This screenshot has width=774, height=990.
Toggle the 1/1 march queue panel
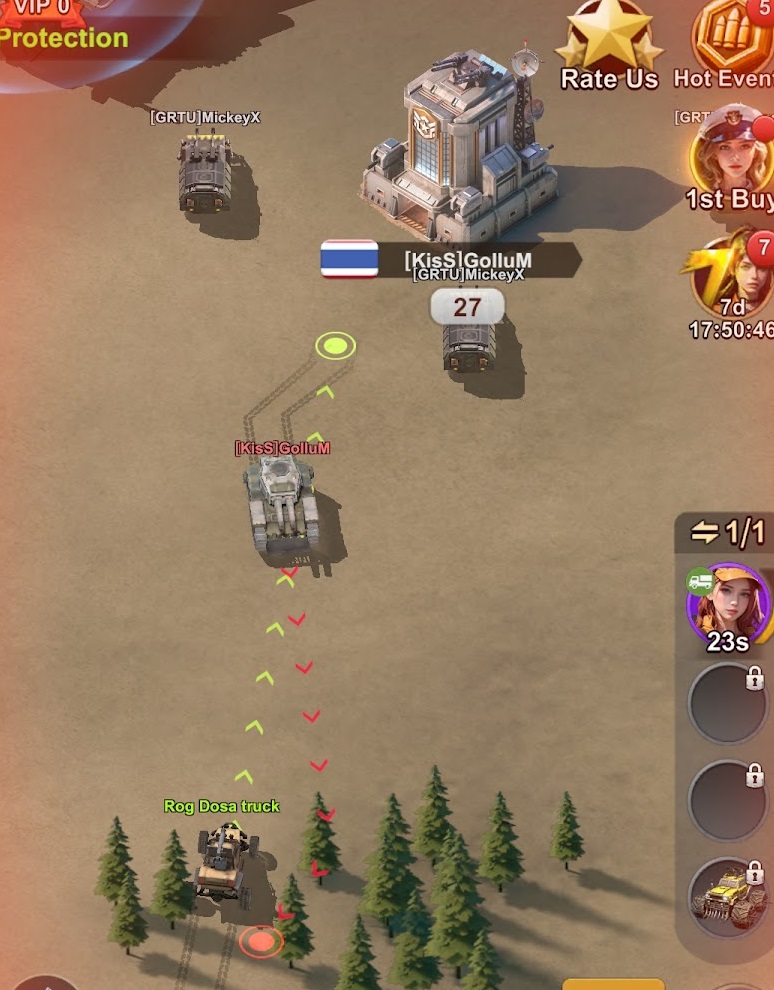click(x=727, y=532)
